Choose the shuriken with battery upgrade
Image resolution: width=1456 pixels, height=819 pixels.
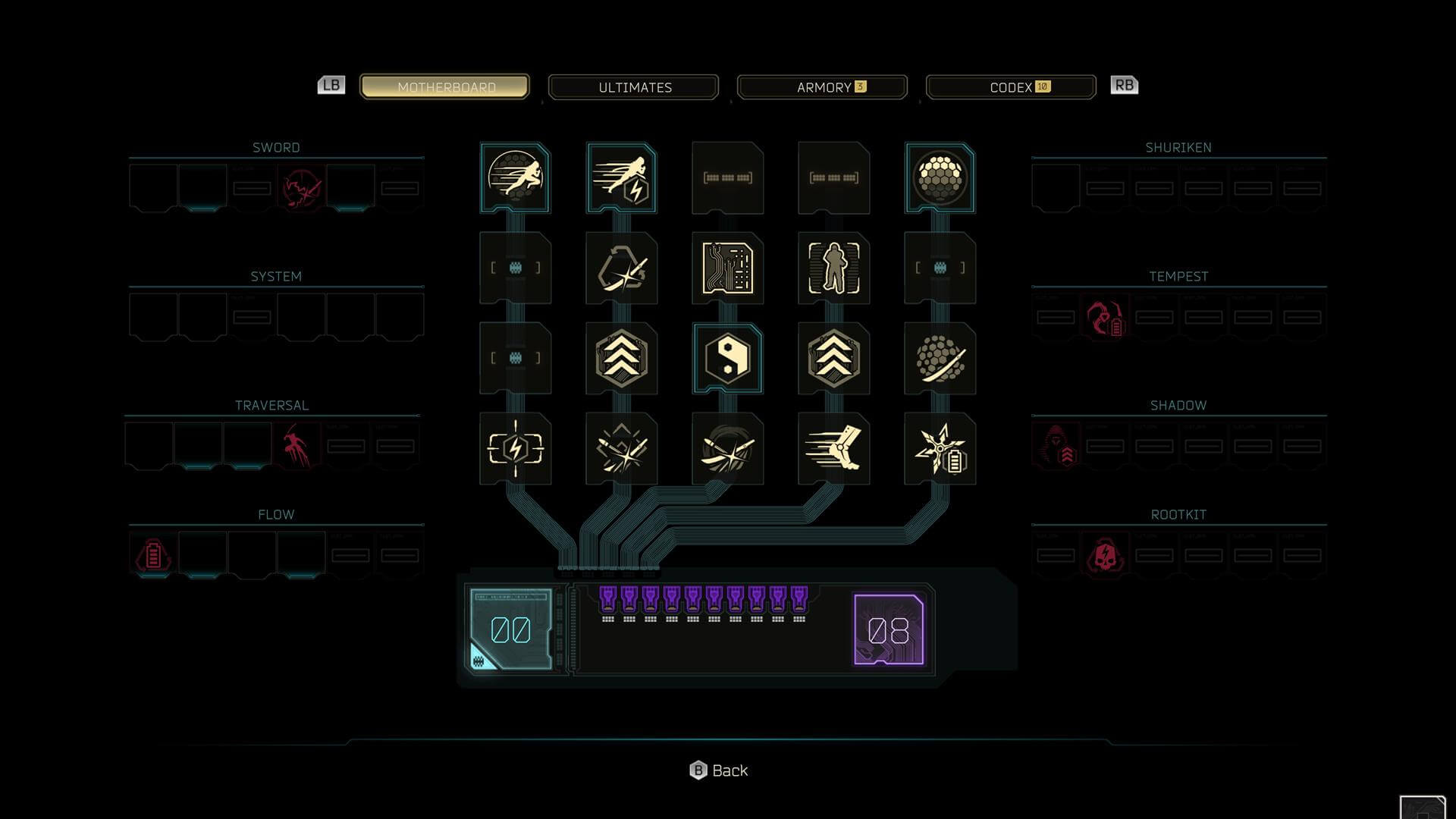(x=940, y=449)
